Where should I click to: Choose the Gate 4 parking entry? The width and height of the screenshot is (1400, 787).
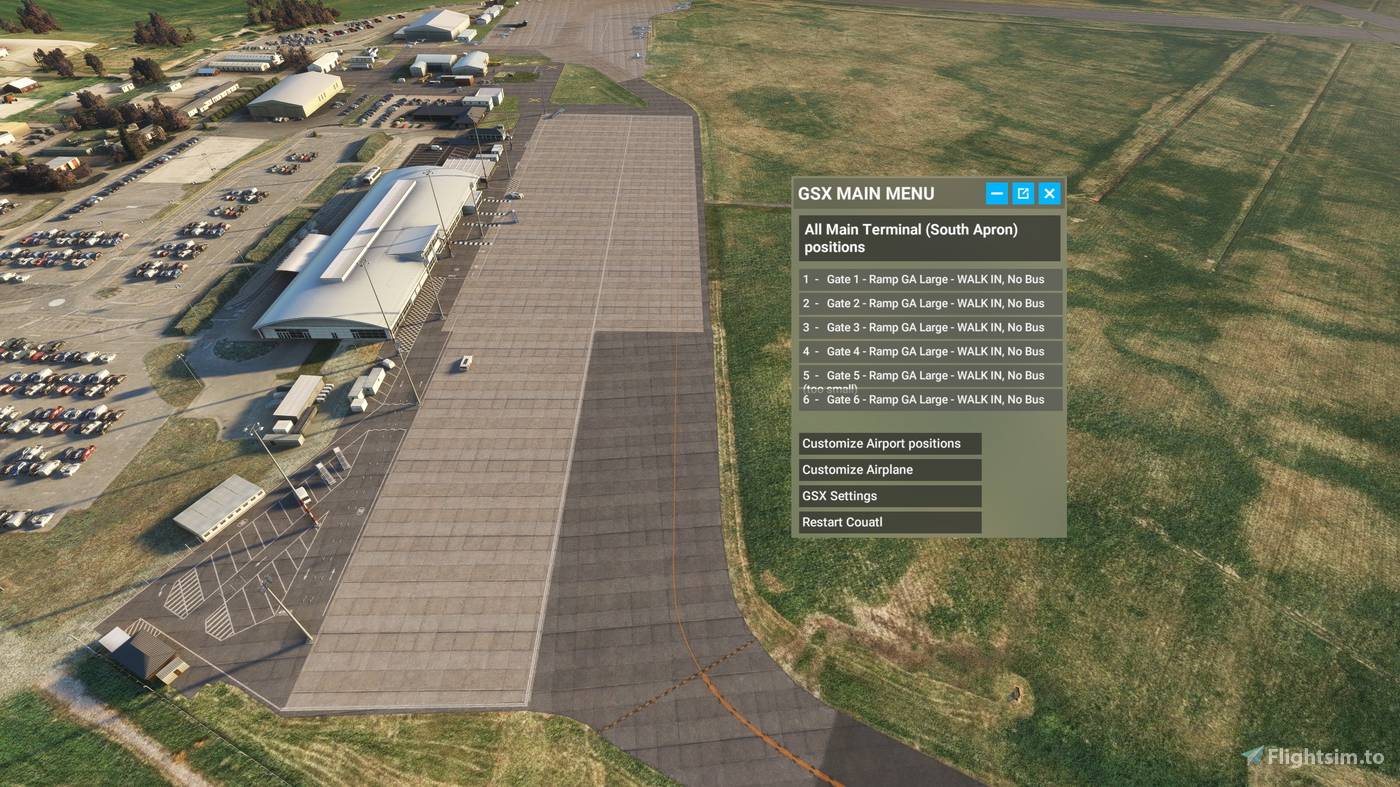(930, 351)
